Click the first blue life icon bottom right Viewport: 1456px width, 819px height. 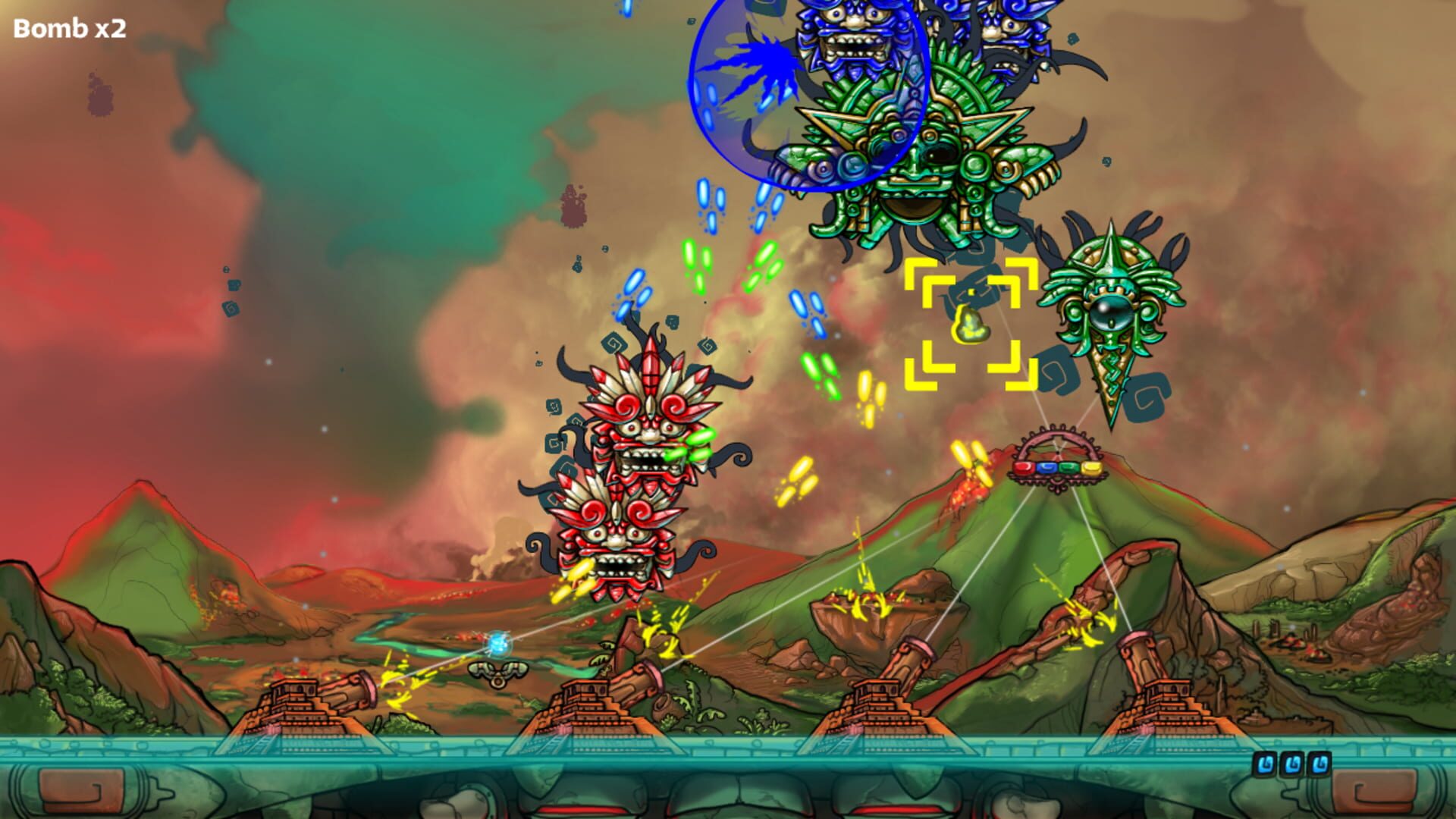click(x=1264, y=764)
